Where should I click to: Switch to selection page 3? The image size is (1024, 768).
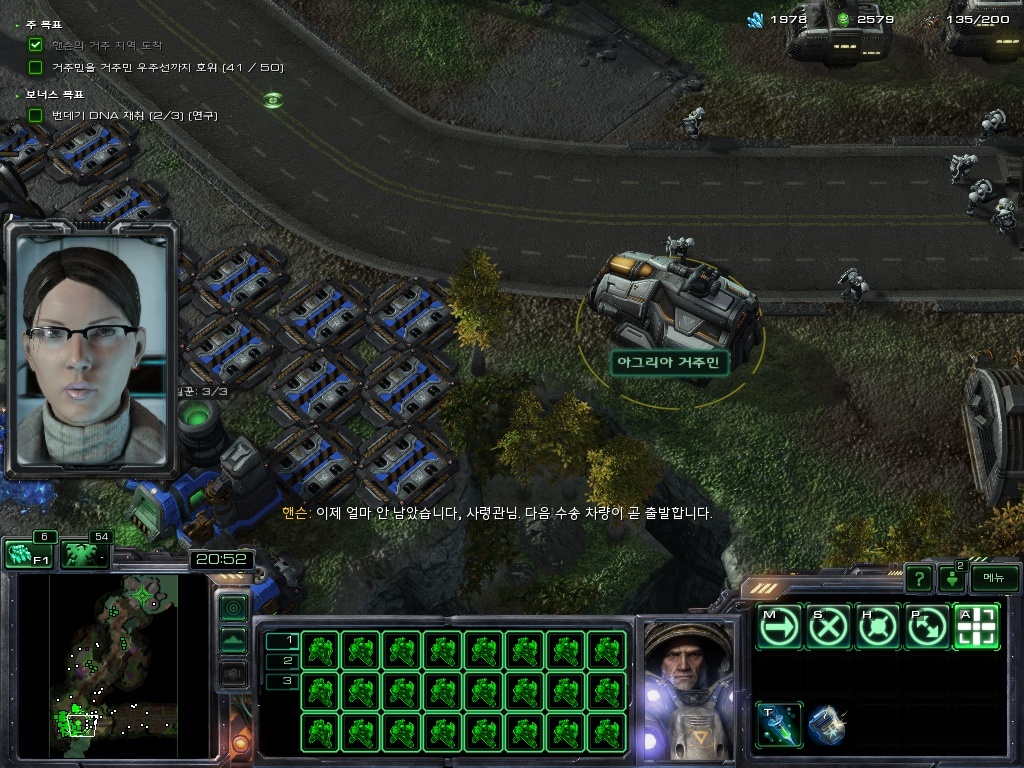(x=282, y=681)
